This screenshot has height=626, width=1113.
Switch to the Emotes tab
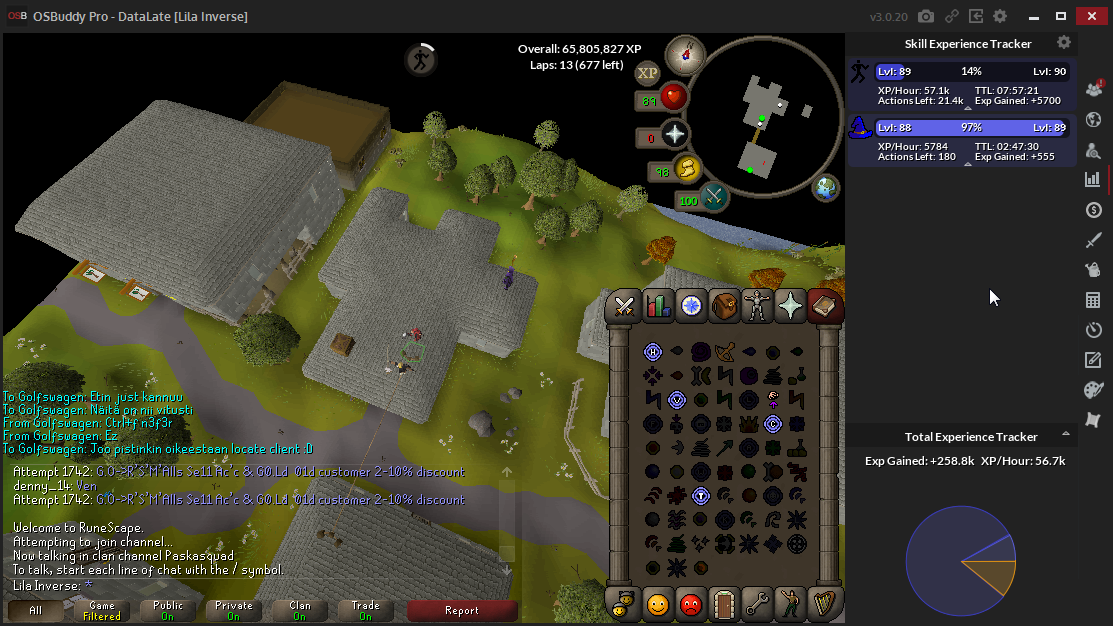point(790,604)
